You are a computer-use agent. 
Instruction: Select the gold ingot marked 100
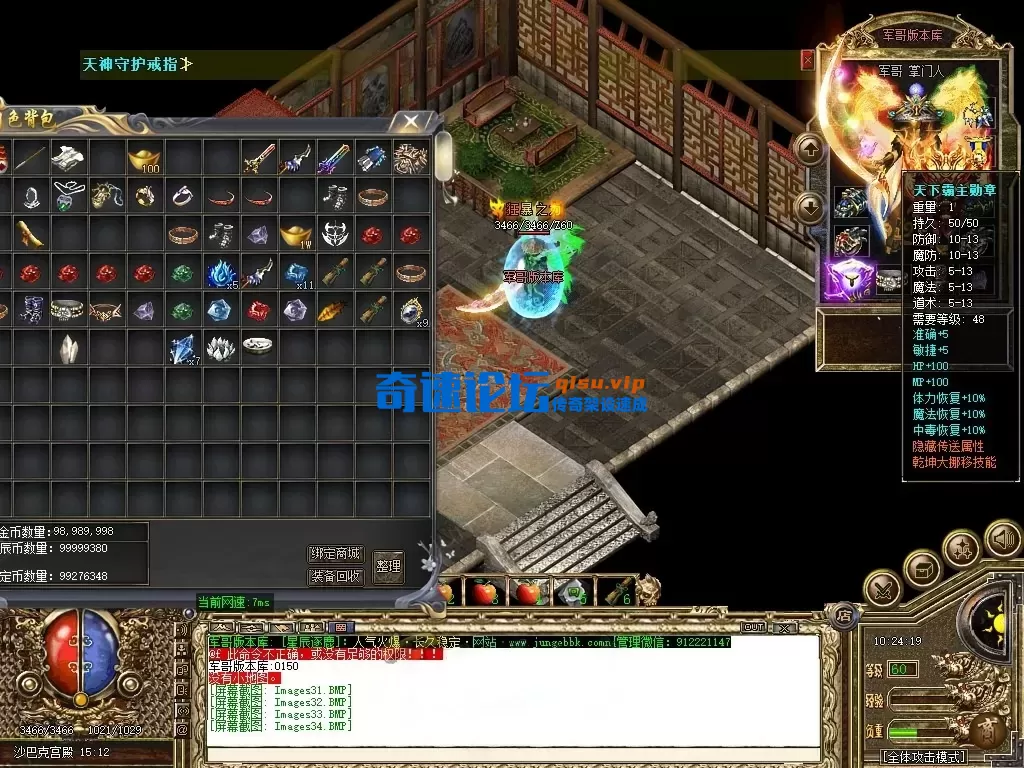coord(145,157)
